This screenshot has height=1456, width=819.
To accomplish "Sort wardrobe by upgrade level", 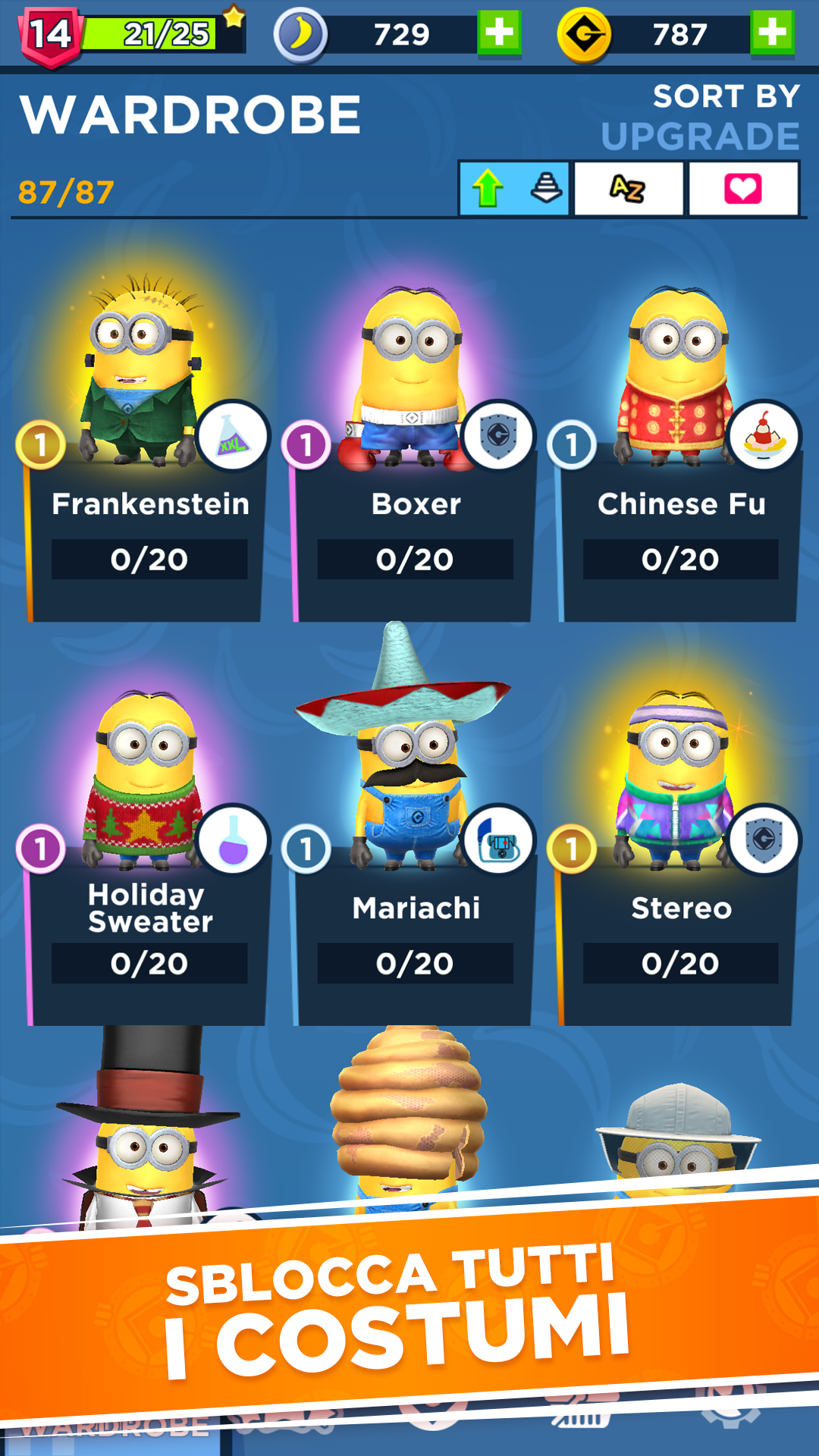I will pos(514,188).
